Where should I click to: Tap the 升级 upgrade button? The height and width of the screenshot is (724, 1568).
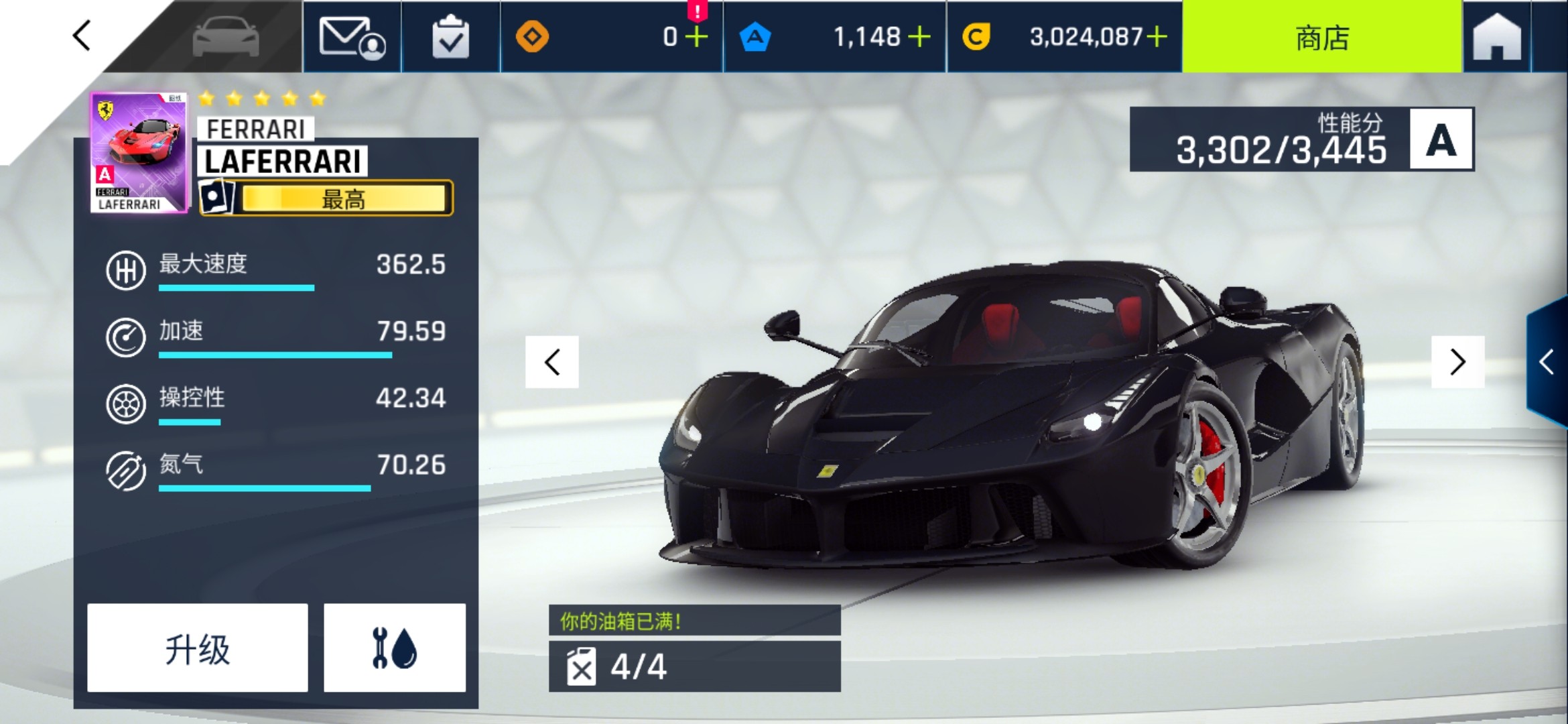(x=198, y=648)
